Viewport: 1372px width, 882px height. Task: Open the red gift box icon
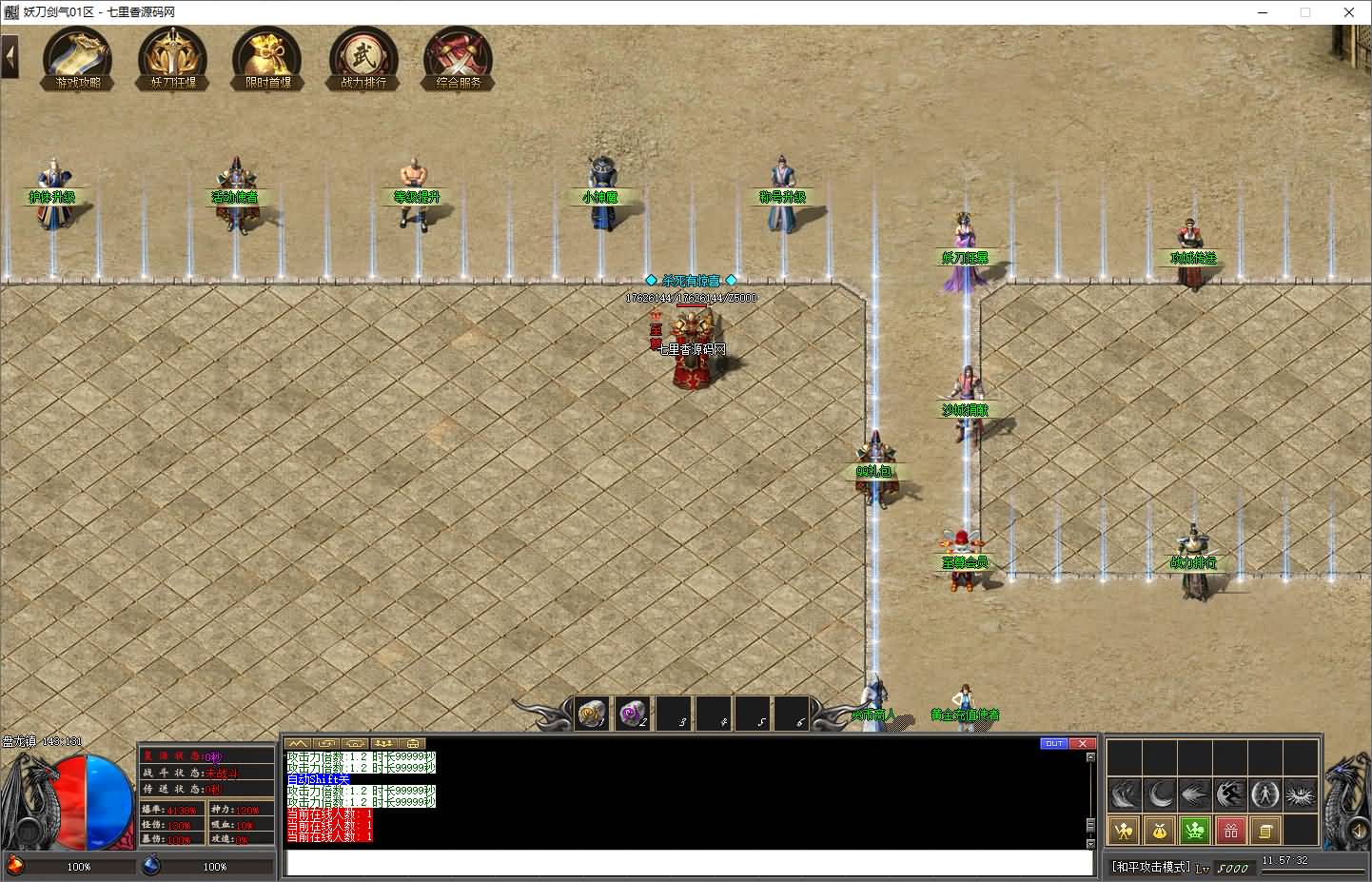1230,831
